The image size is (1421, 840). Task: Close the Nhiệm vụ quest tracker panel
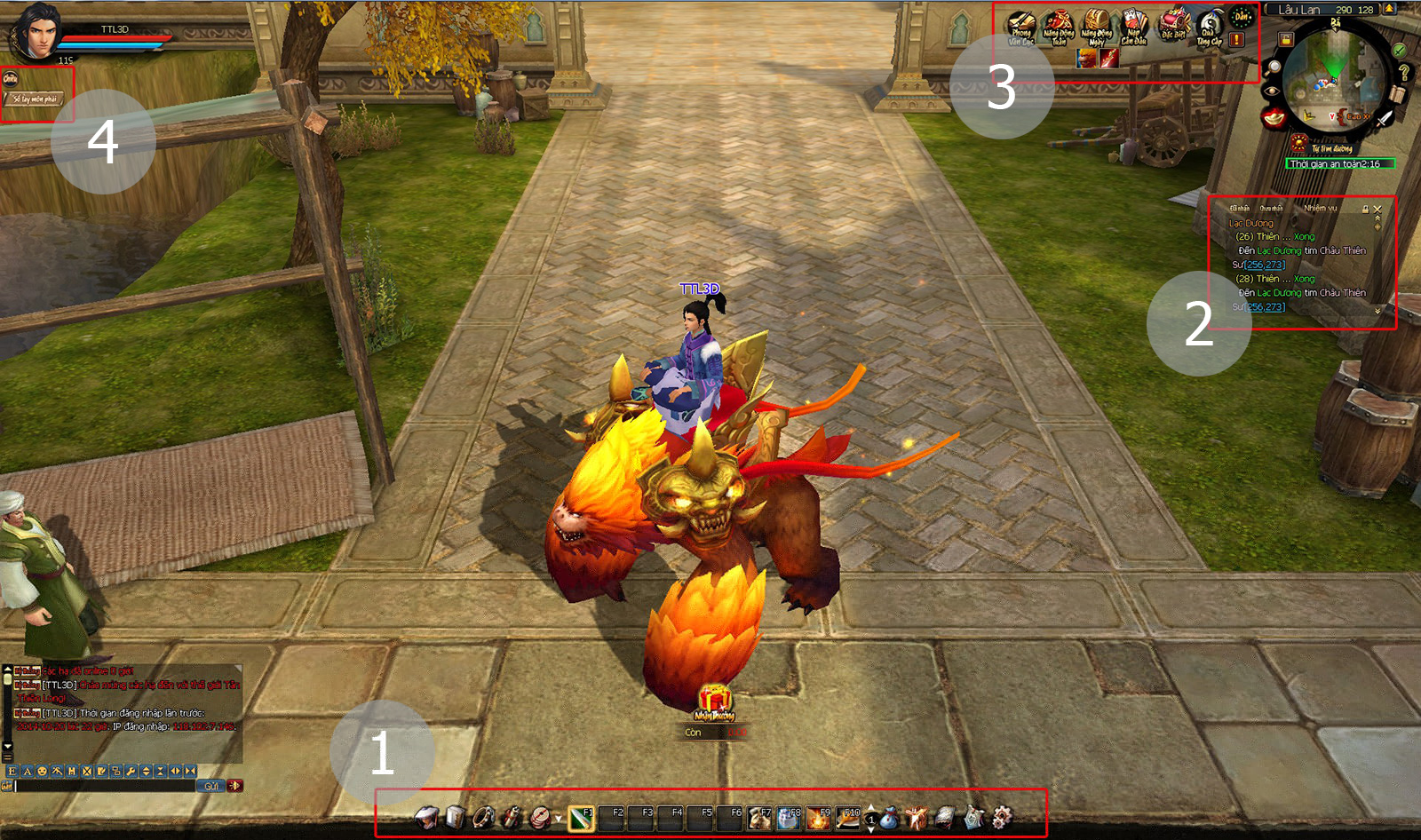pyautogui.click(x=1377, y=209)
